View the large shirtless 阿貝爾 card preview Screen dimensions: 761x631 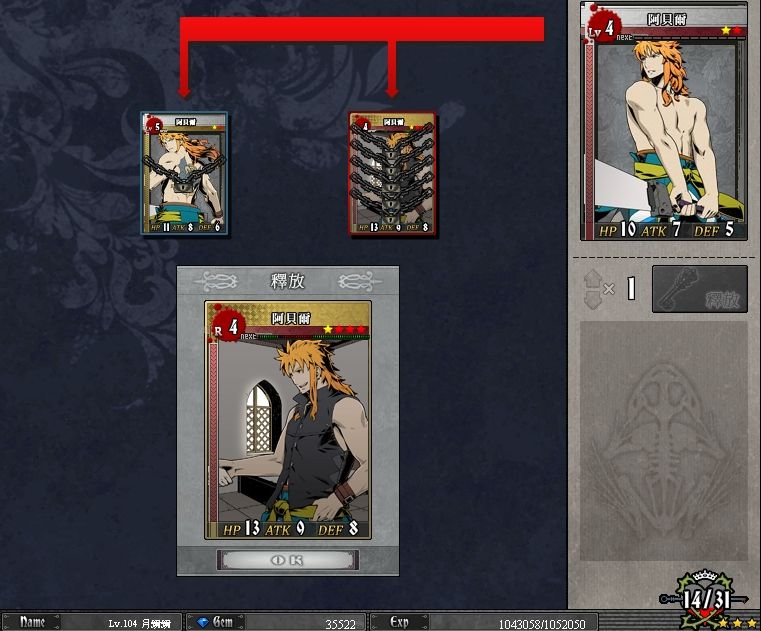pyautogui.click(x=663, y=121)
